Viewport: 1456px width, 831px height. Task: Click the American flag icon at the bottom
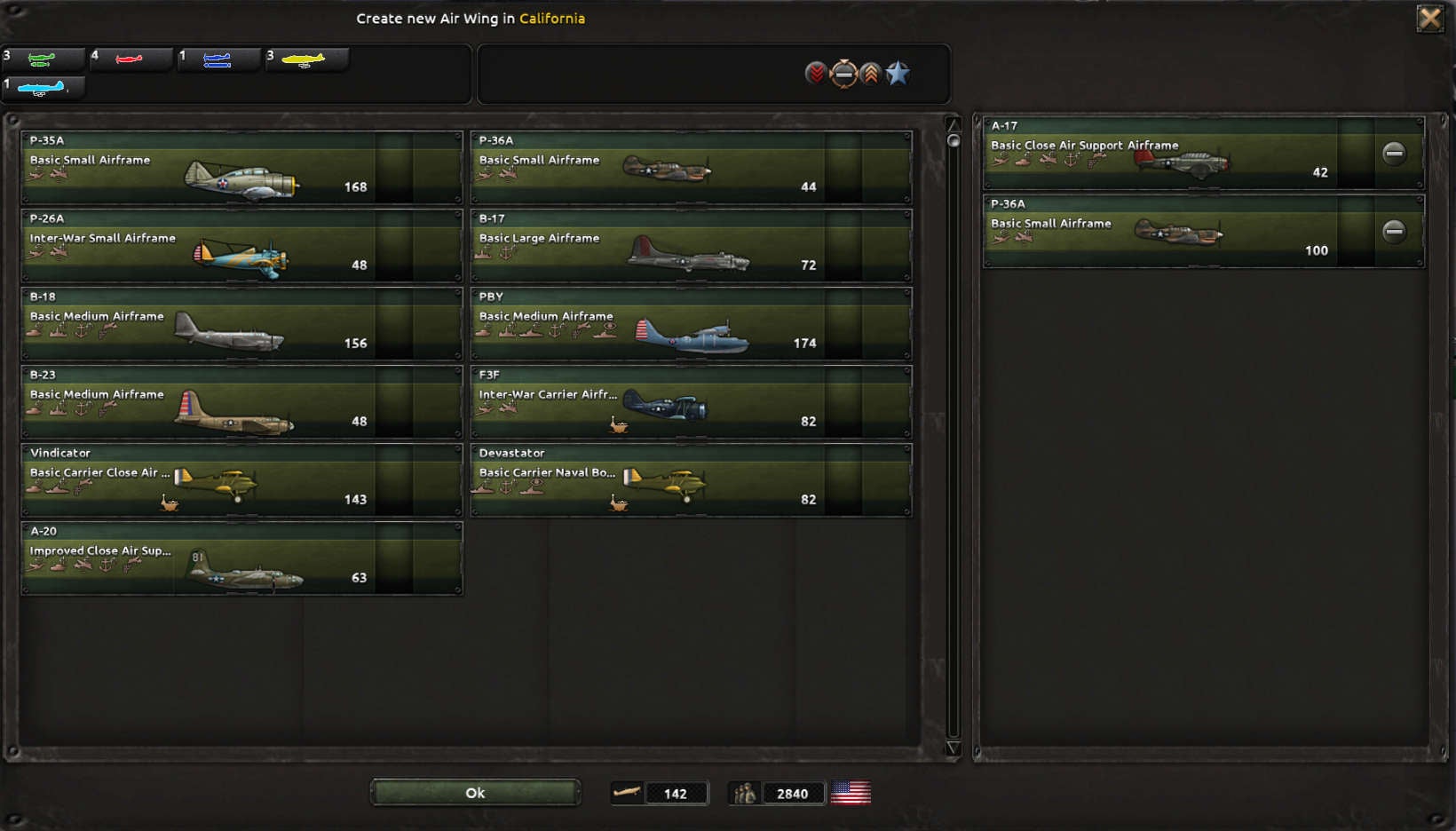851,792
